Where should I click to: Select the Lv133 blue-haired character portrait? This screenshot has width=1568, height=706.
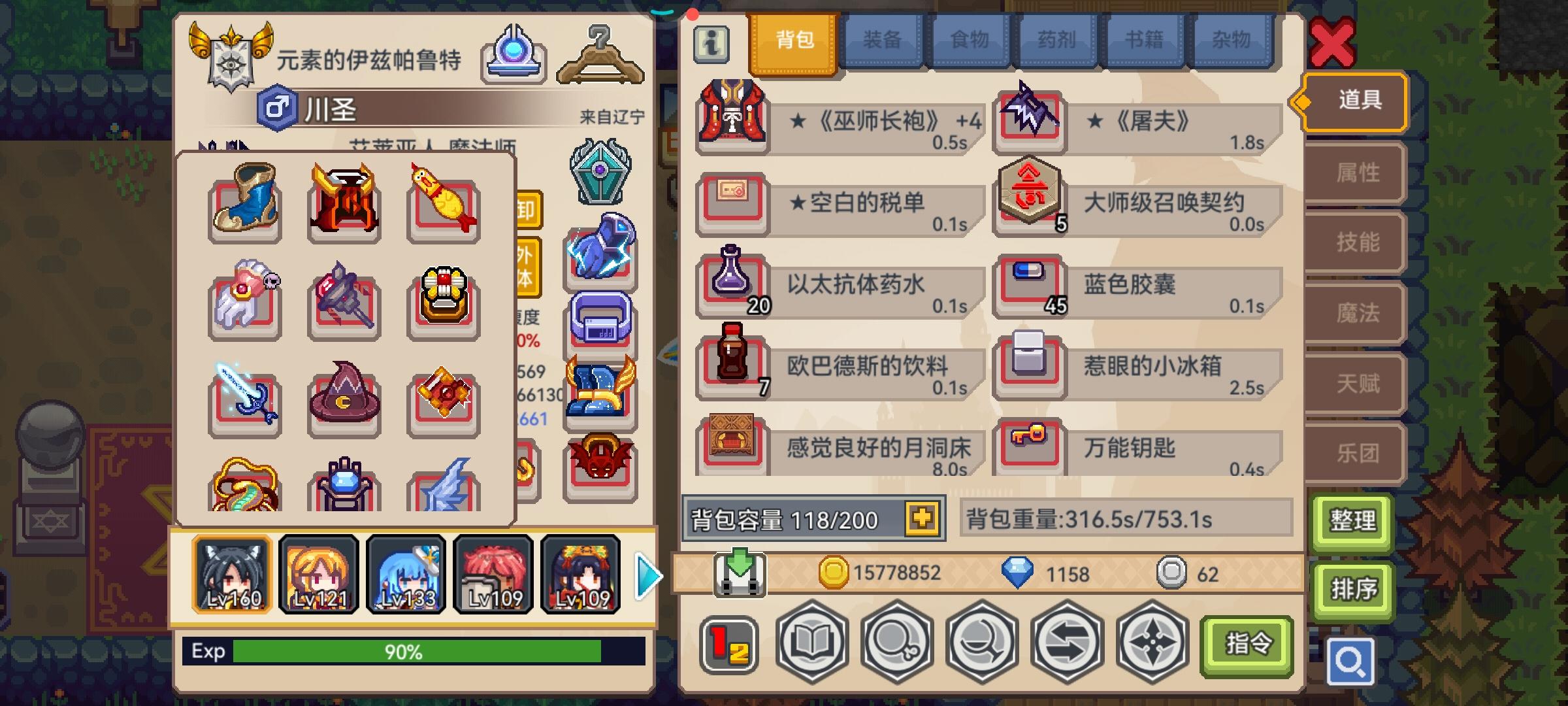click(x=405, y=575)
